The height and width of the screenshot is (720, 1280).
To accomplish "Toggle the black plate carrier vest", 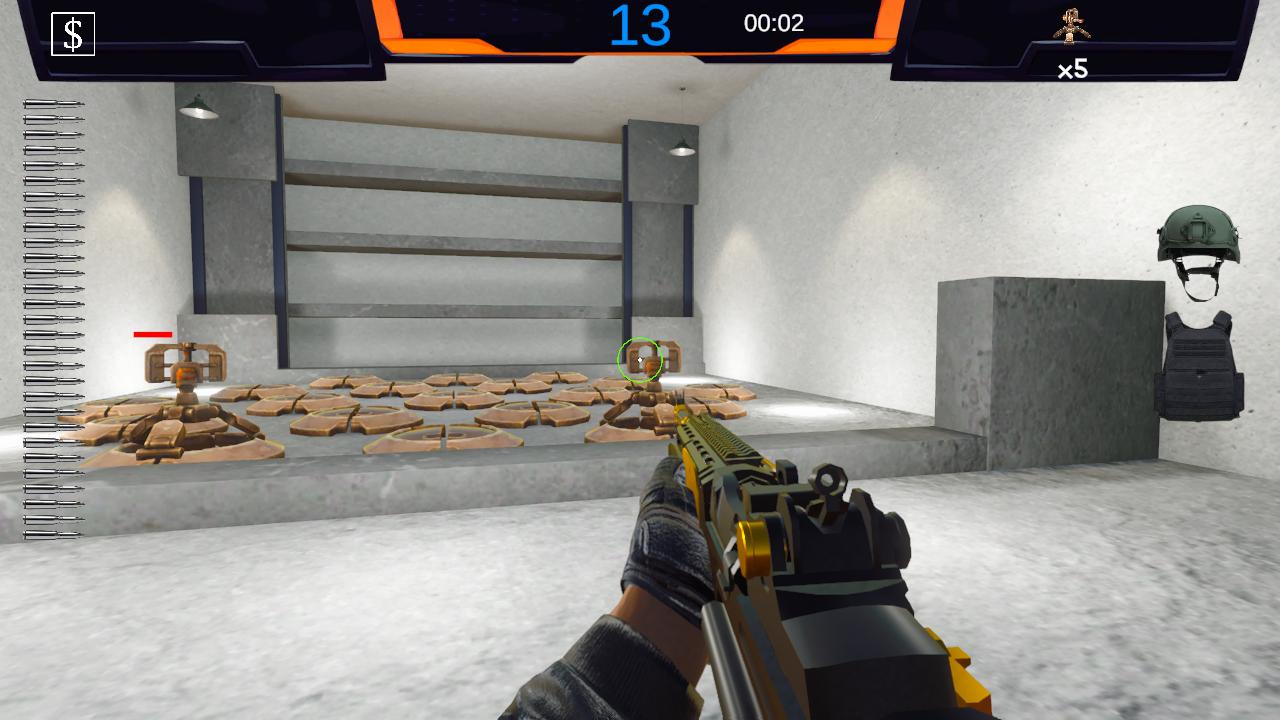I will click(x=1200, y=365).
